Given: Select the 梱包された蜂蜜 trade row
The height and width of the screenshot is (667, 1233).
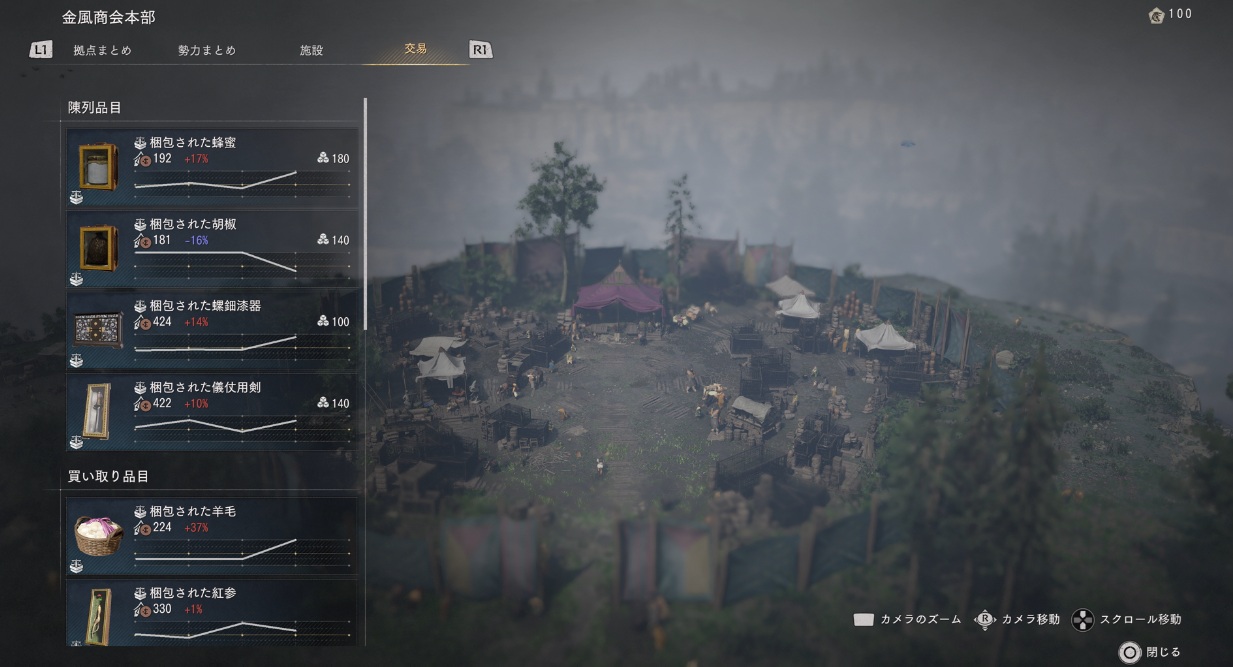Looking at the screenshot, I should coord(212,168).
